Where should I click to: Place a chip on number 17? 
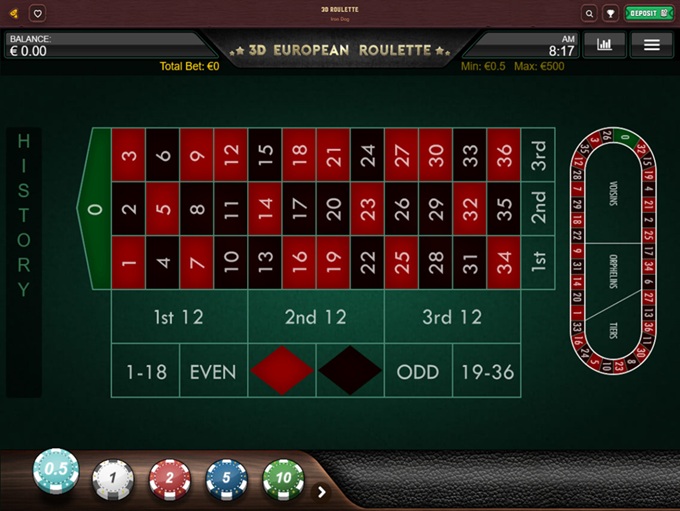[299, 209]
